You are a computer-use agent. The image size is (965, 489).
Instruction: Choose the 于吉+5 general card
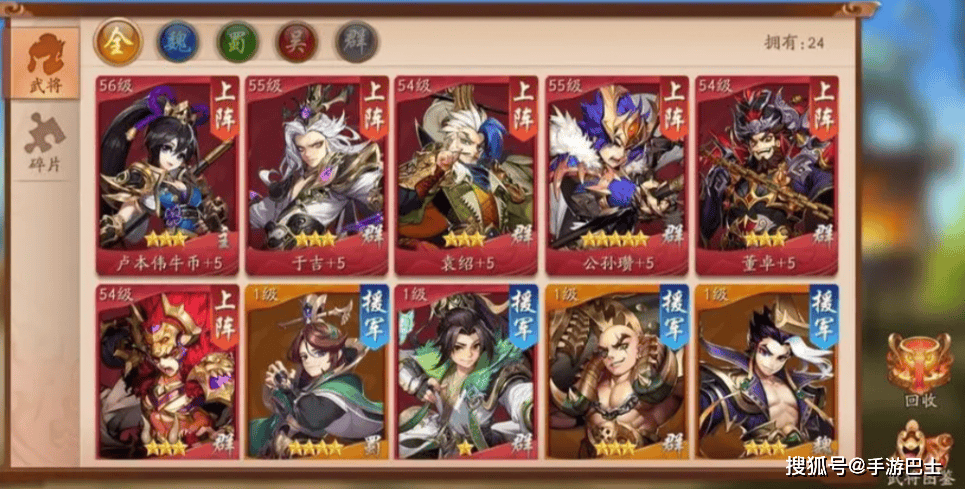(317, 175)
